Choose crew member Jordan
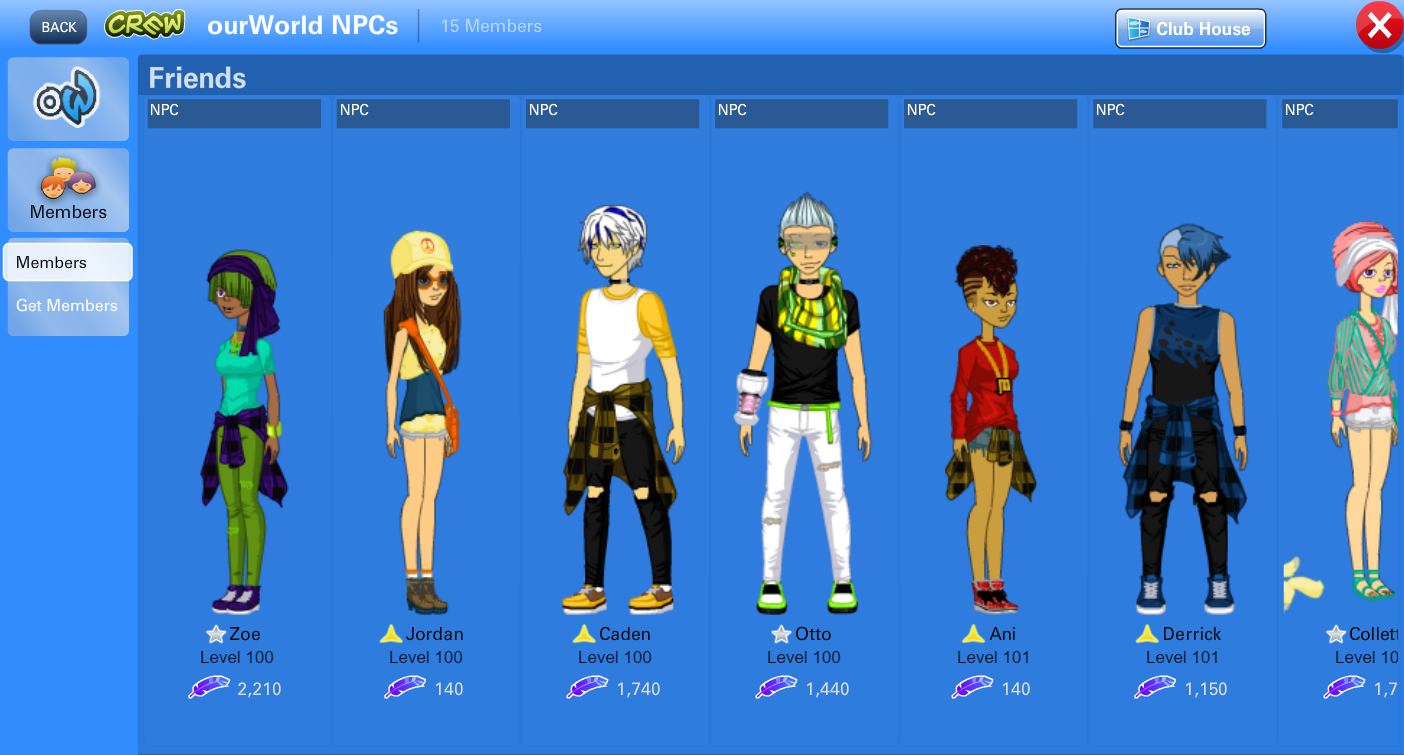Screen dimensions: 1404x755 [x=424, y=420]
